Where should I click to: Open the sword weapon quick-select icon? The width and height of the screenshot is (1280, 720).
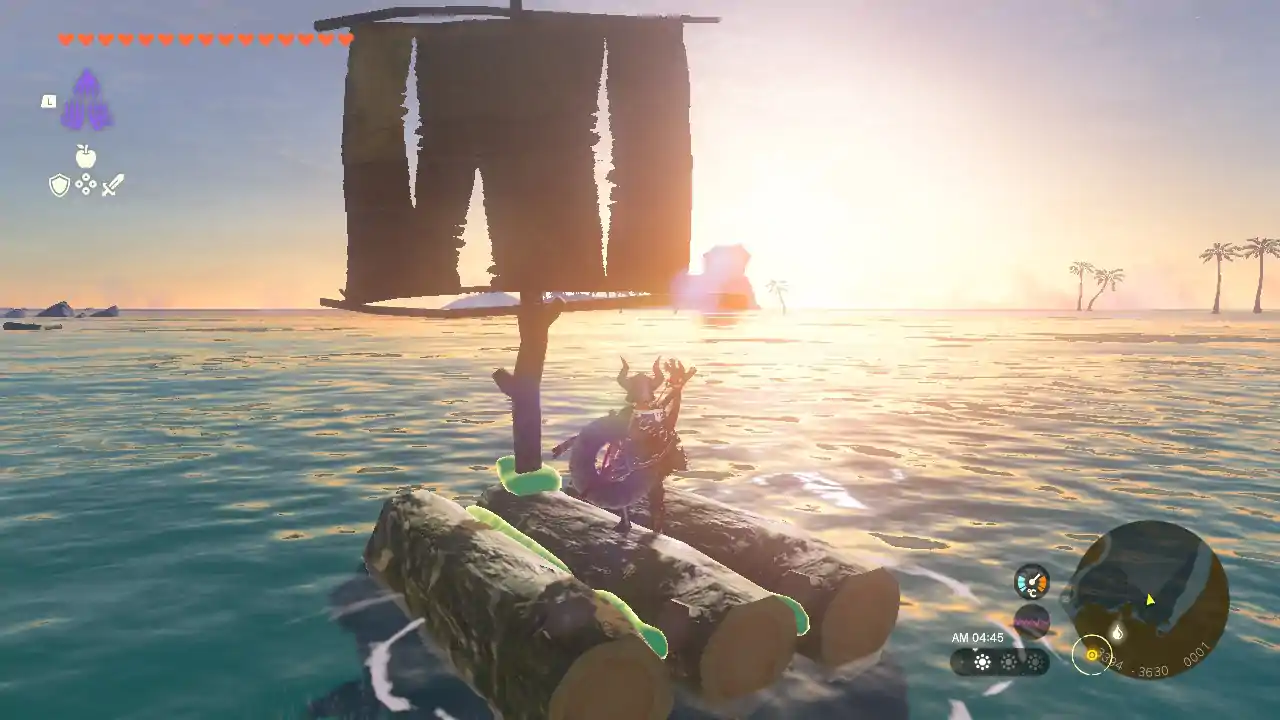click(x=112, y=185)
